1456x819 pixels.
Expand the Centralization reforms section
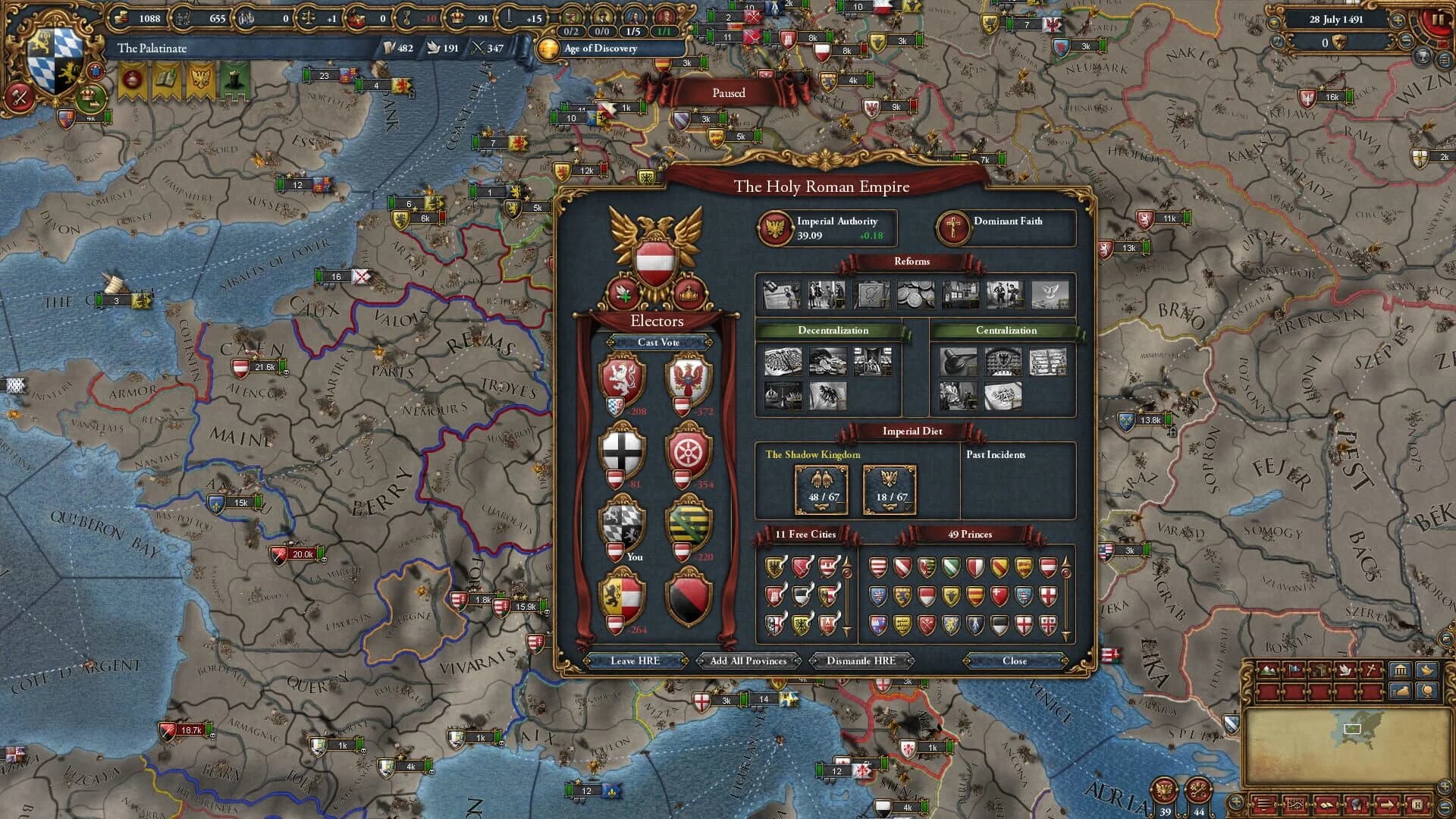[x=1006, y=330]
